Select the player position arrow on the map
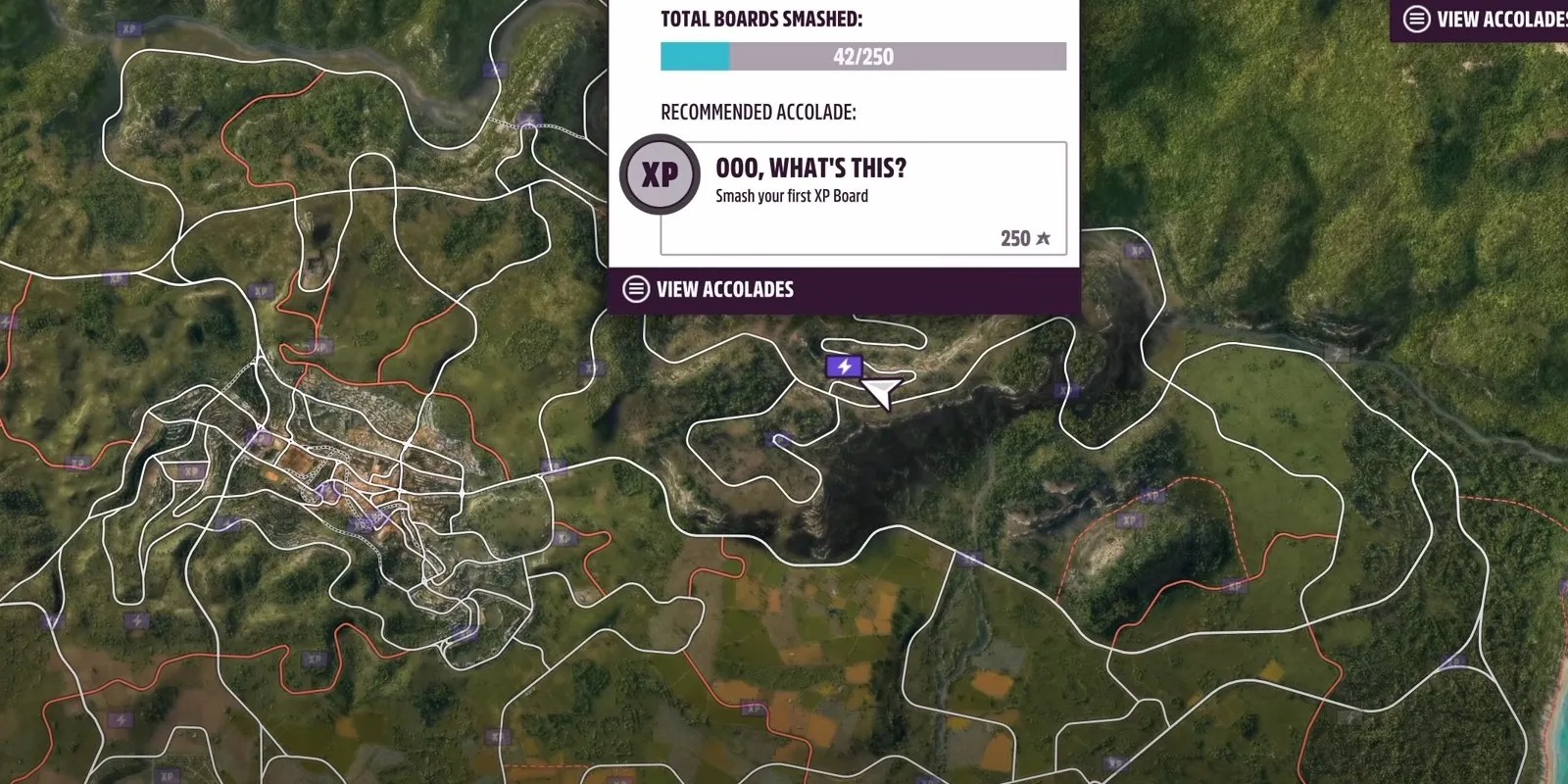Viewport: 1568px width, 784px height. [880, 390]
